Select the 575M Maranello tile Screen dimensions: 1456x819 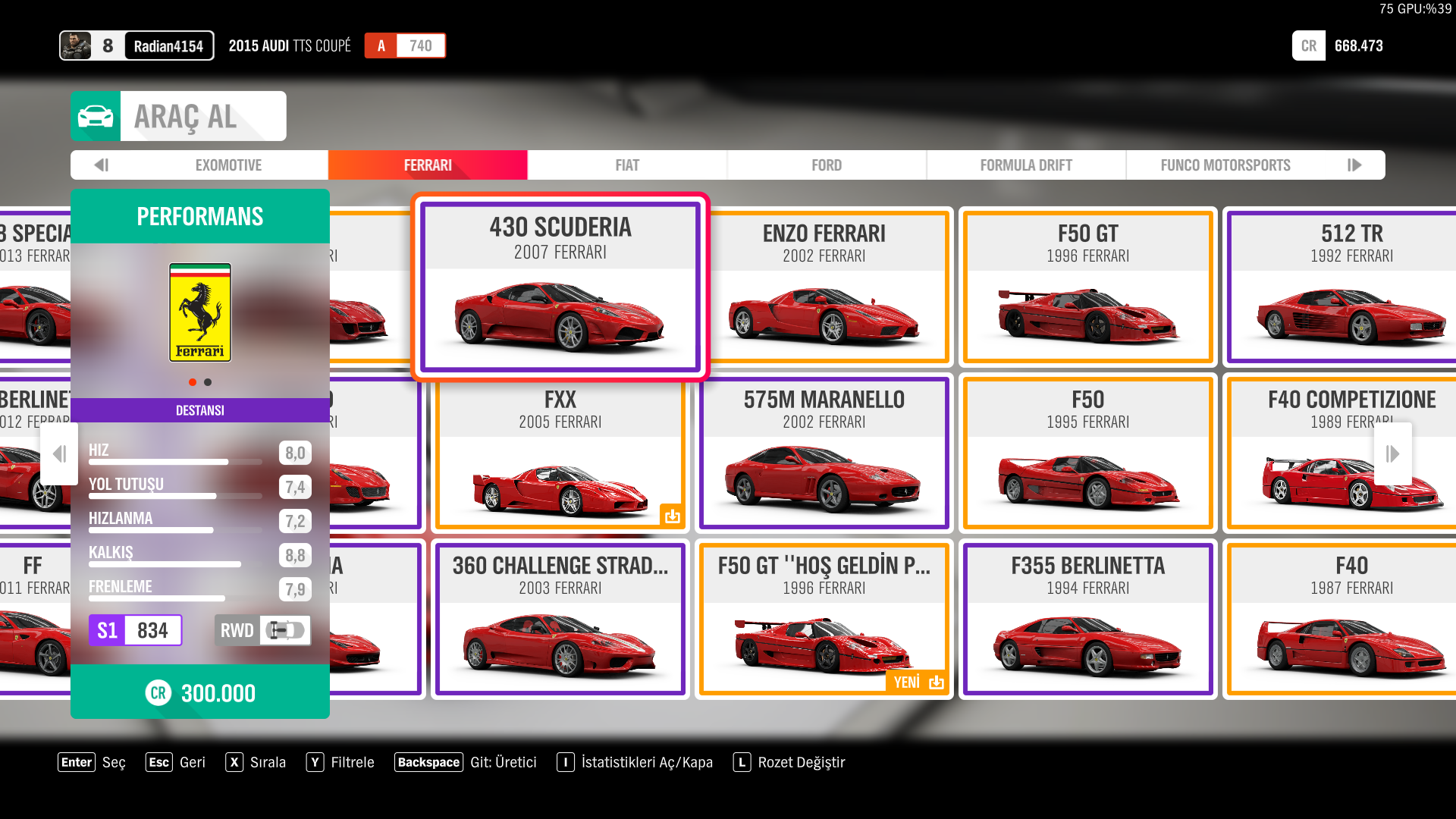824,453
